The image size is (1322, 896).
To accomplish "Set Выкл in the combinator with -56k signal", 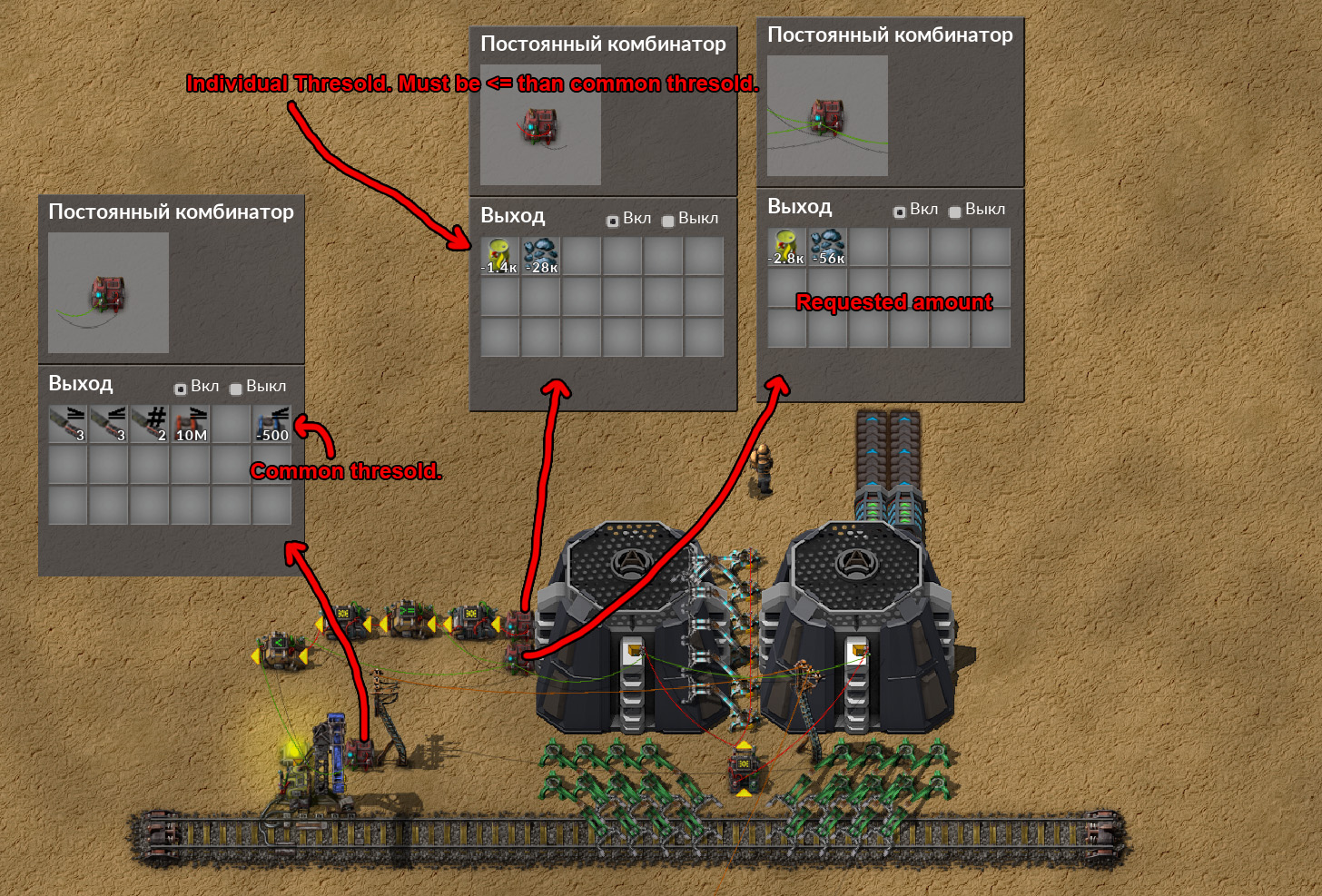I will point(955,212).
